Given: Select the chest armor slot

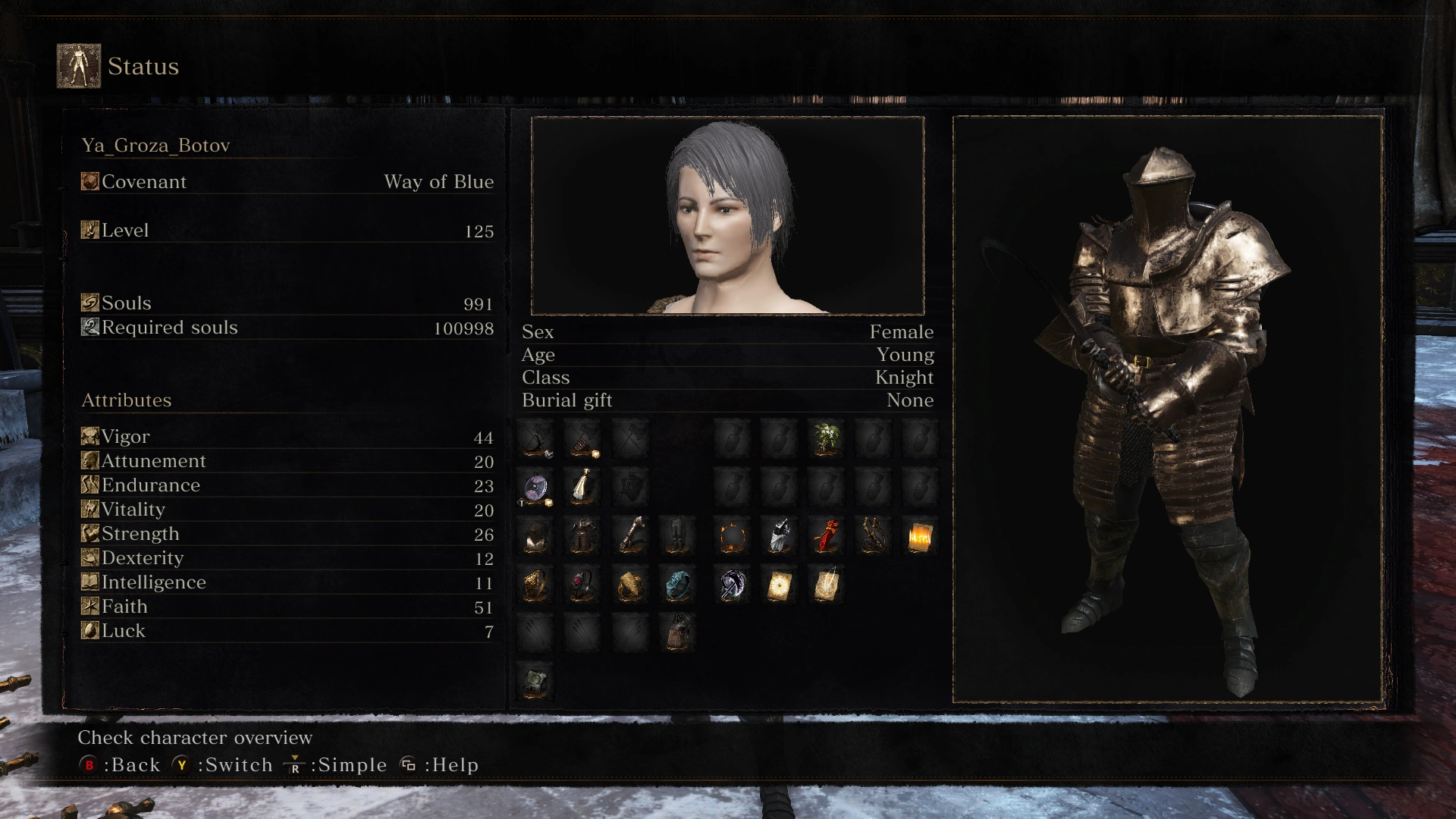Looking at the screenshot, I should 582,537.
